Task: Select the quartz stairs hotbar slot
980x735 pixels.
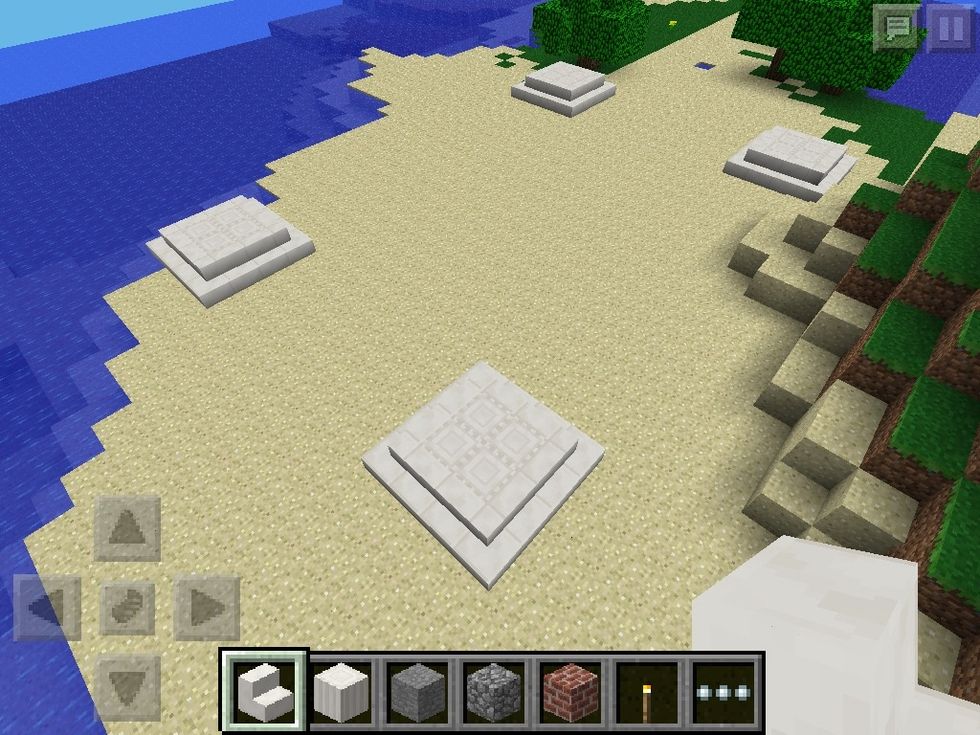Action: (x=264, y=691)
